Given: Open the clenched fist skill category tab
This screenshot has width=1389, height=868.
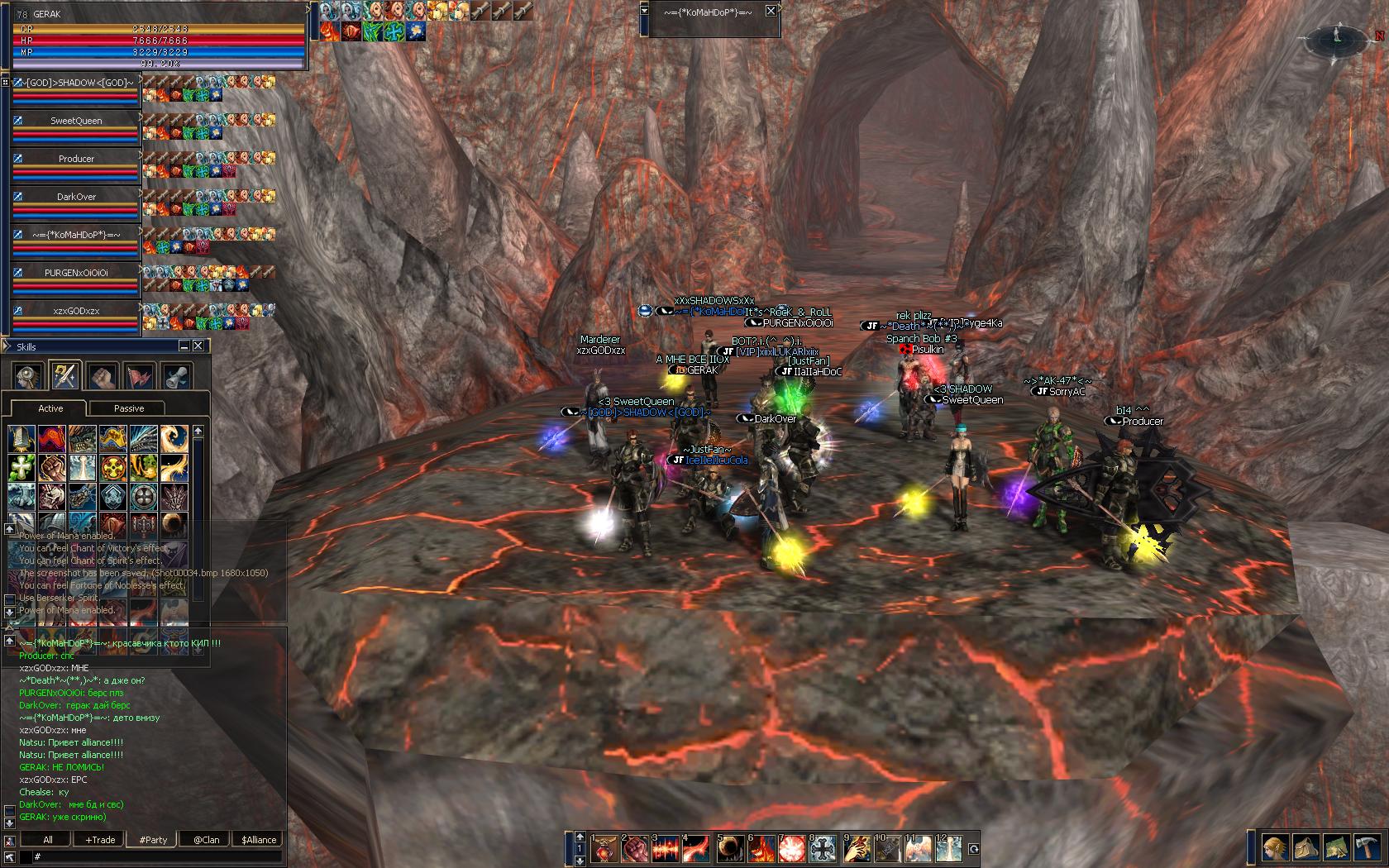Looking at the screenshot, I should coord(103,376).
